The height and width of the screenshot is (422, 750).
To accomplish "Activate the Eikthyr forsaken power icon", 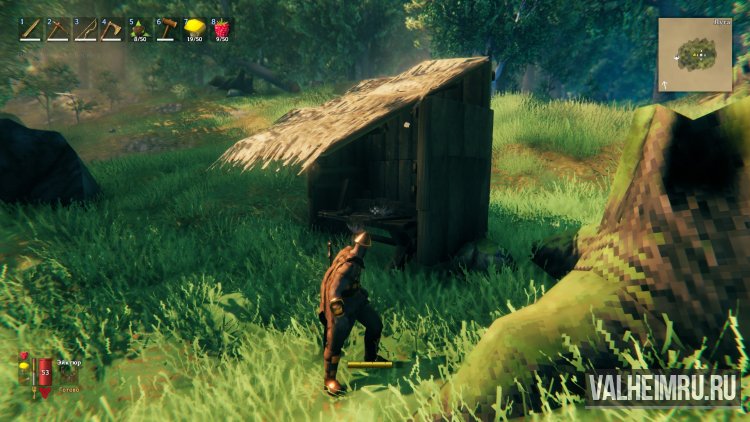I will coord(68,375).
